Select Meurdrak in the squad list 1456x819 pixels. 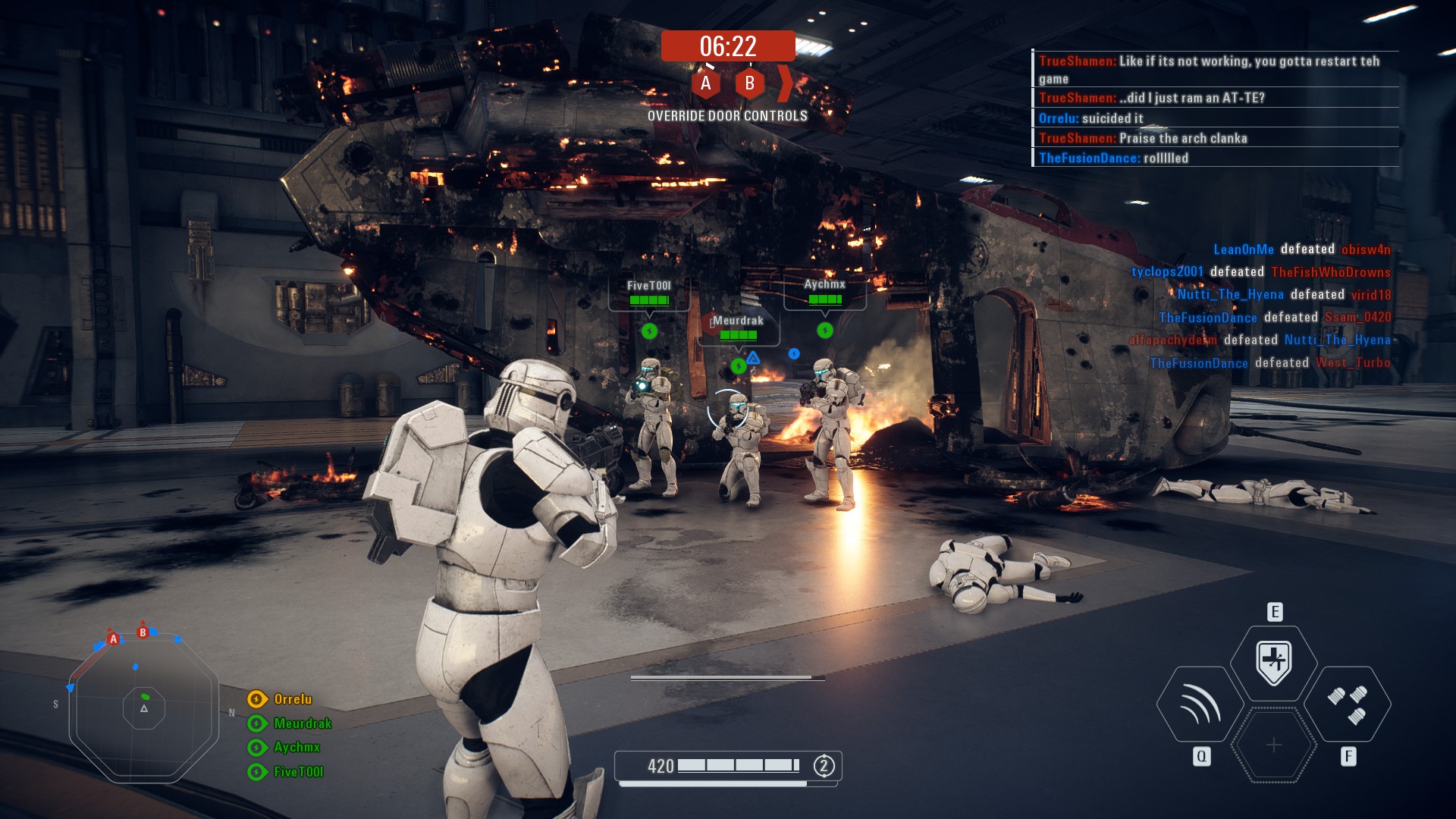click(x=302, y=723)
